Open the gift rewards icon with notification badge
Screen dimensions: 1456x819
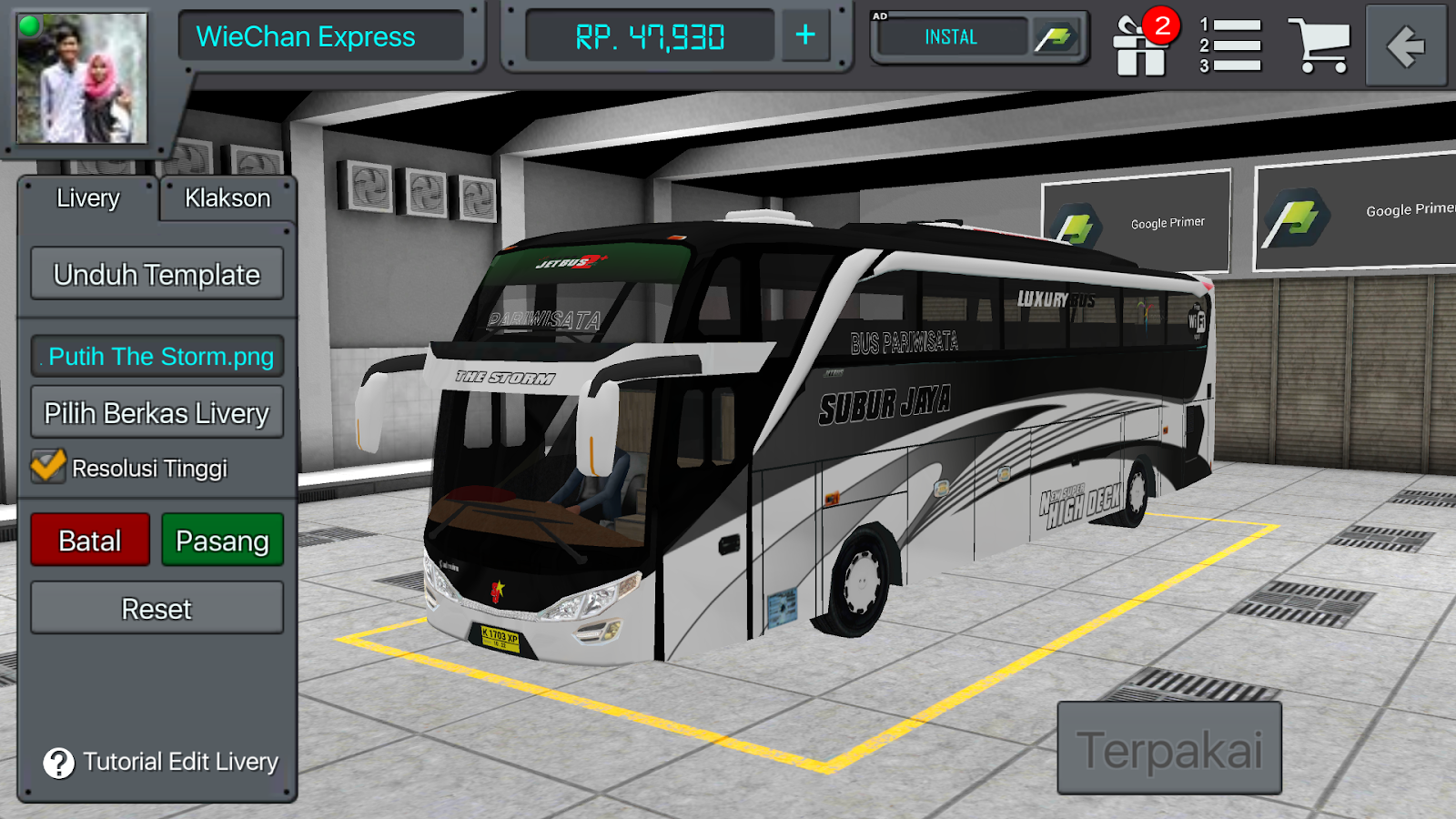(x=1140, y=45)
